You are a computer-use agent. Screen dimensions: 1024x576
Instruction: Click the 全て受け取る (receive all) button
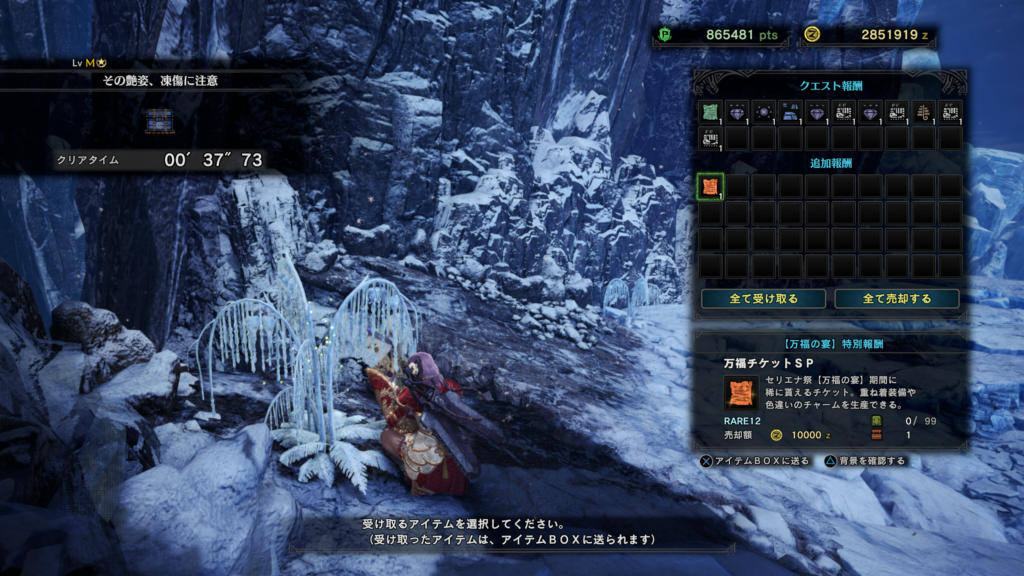763,299
